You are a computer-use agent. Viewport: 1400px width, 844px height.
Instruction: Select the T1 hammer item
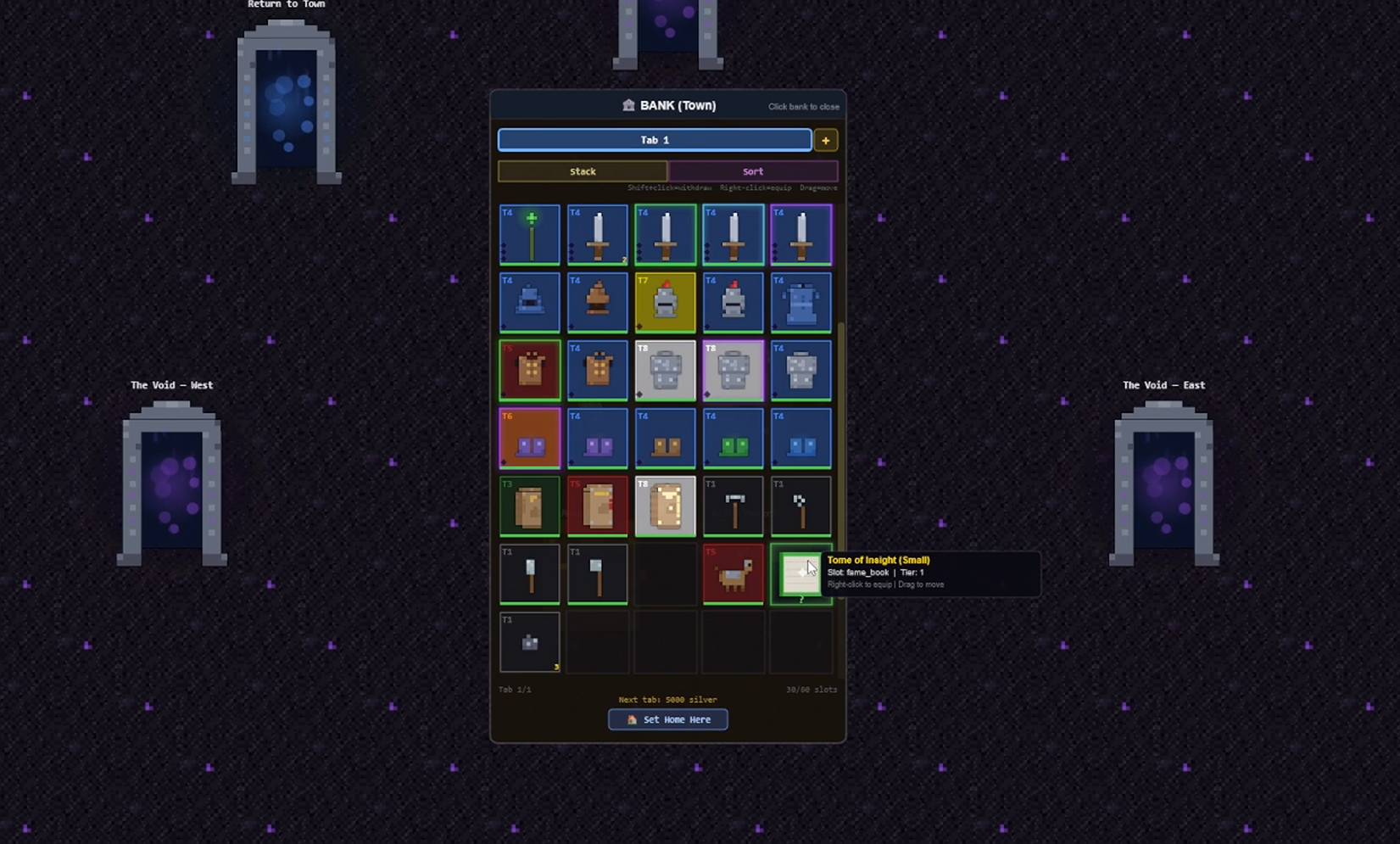pyautogui.click(x=733, y=506)
